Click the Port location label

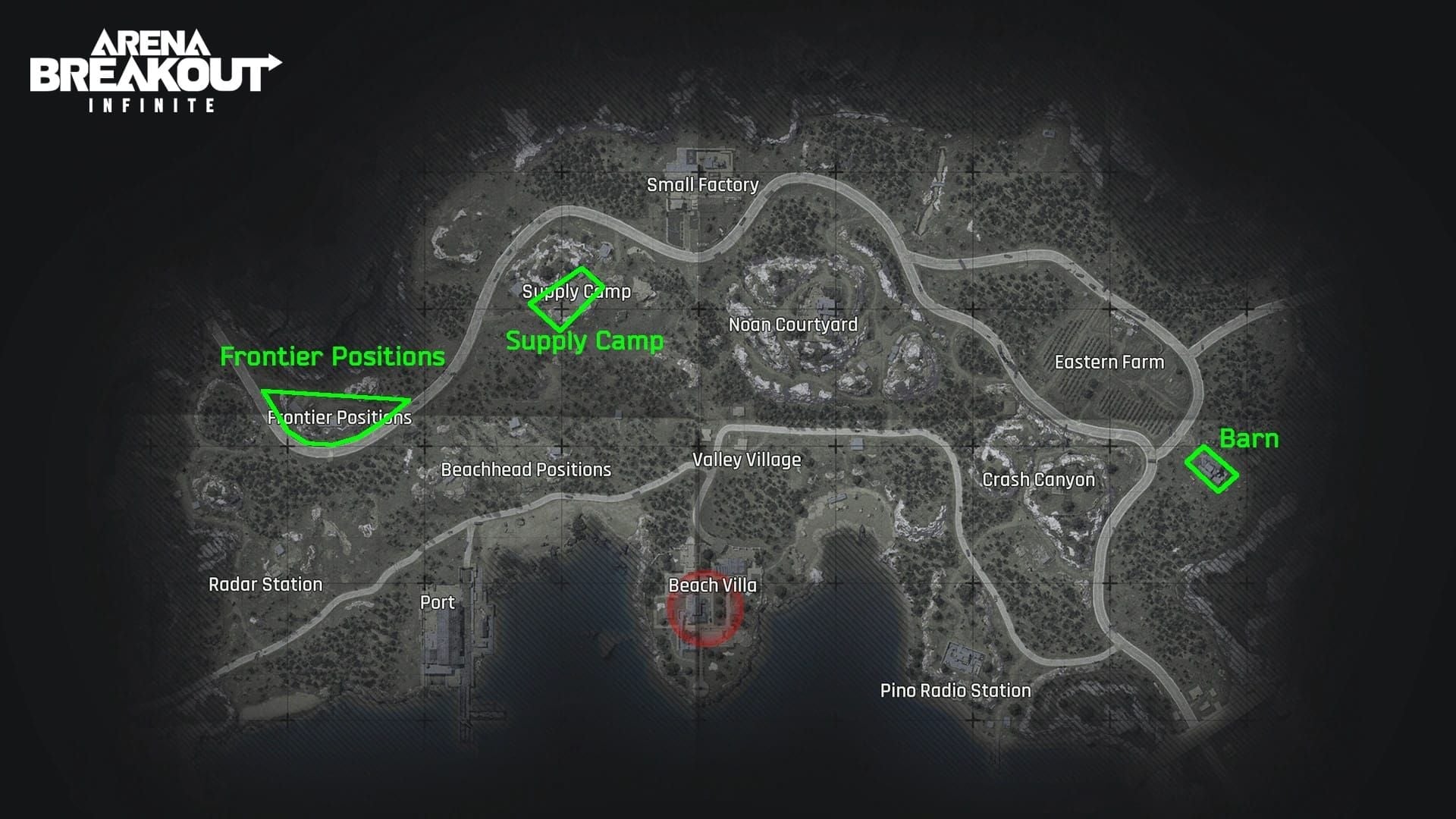coord(438,603)
